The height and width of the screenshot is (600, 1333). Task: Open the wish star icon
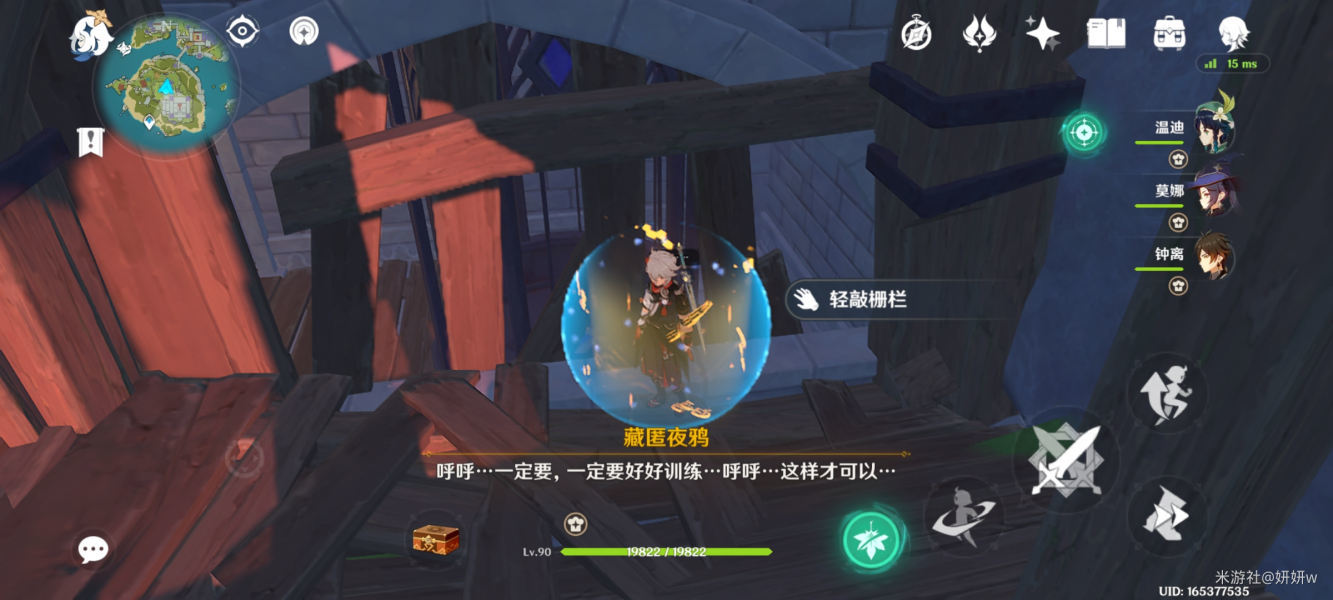(x=1042, y=33)
